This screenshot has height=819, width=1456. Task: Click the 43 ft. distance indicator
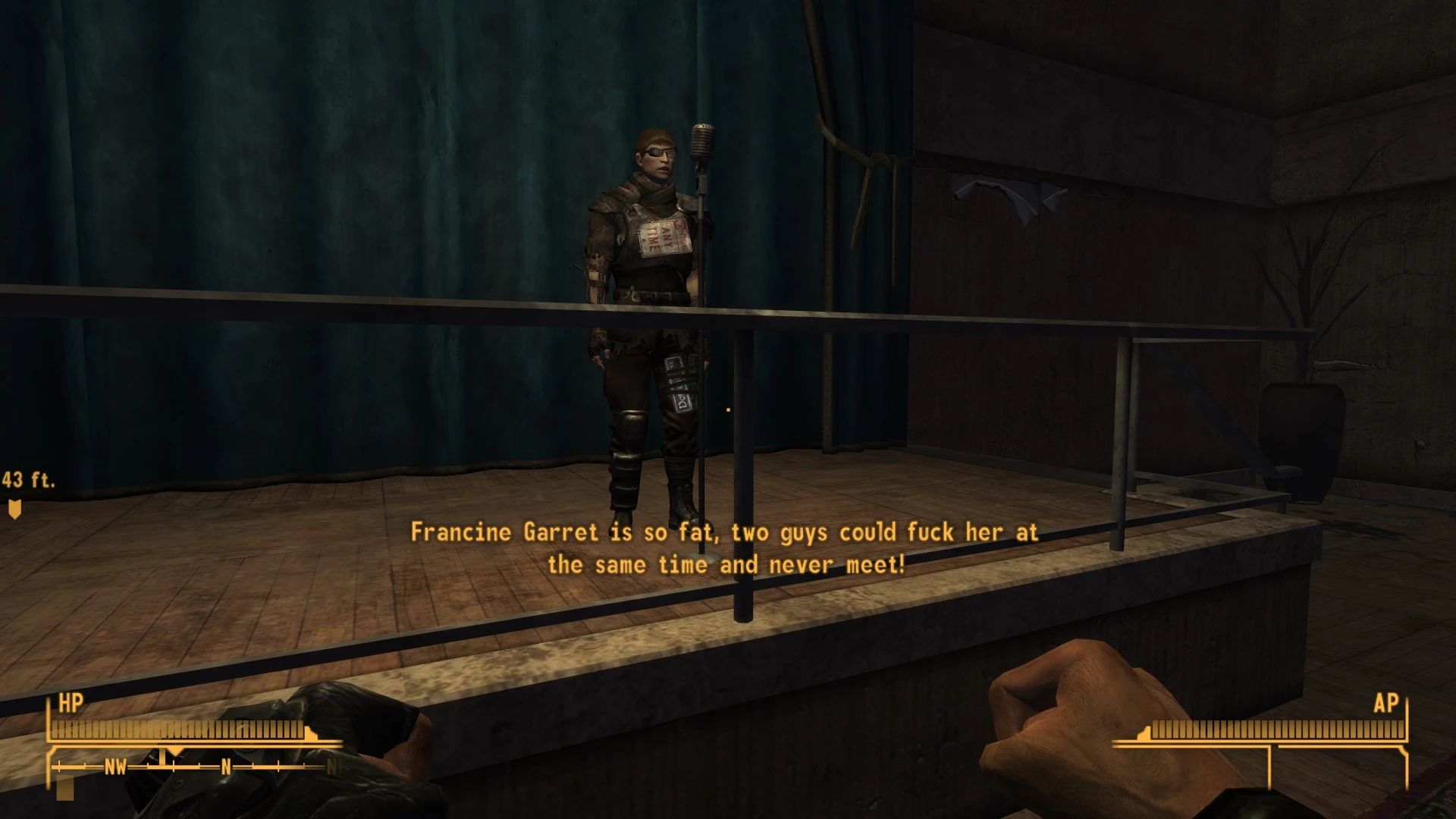coord(29,479)
